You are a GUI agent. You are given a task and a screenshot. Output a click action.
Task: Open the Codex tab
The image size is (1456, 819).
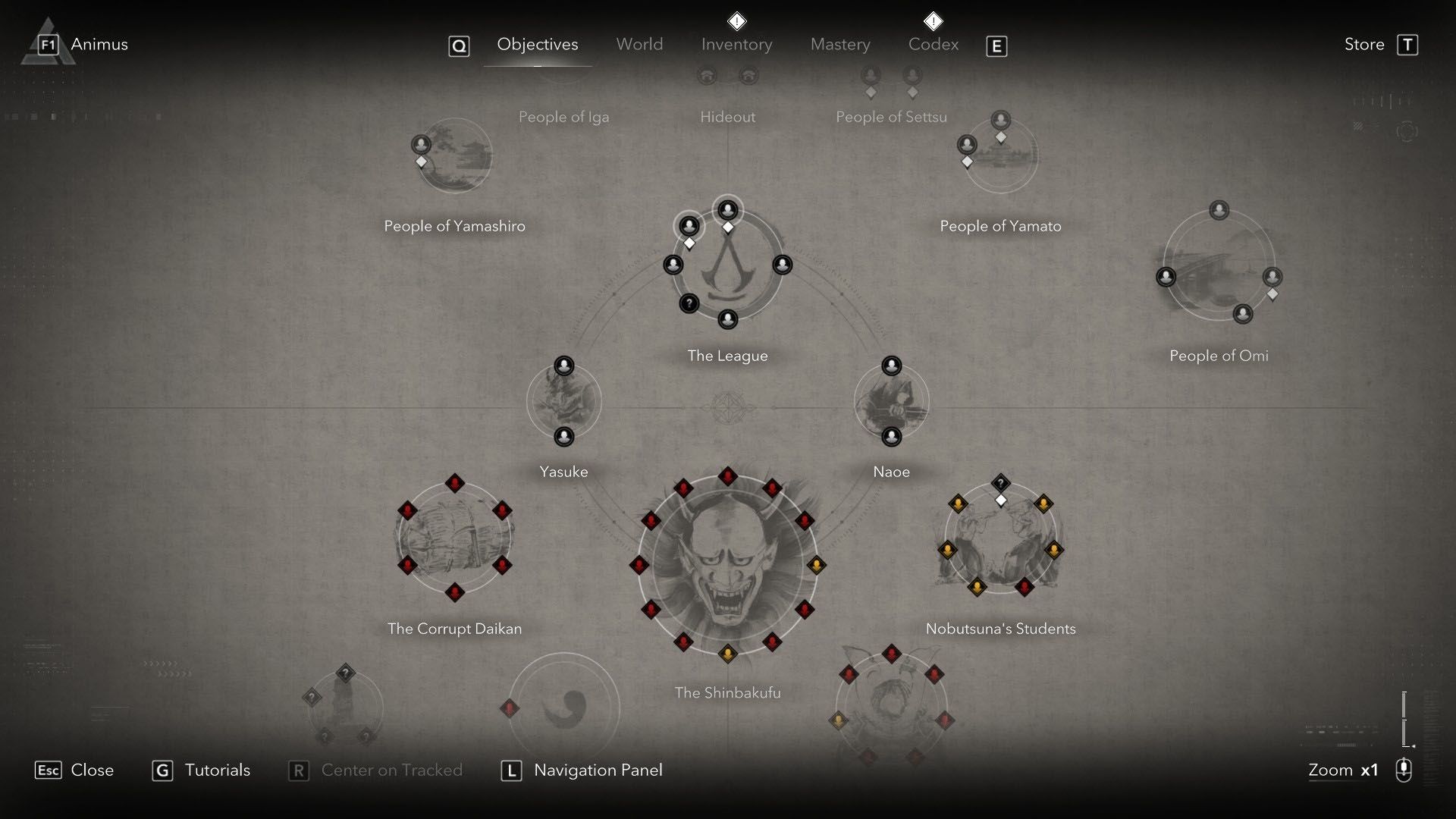pyautogui.click(x=933, y=44)
